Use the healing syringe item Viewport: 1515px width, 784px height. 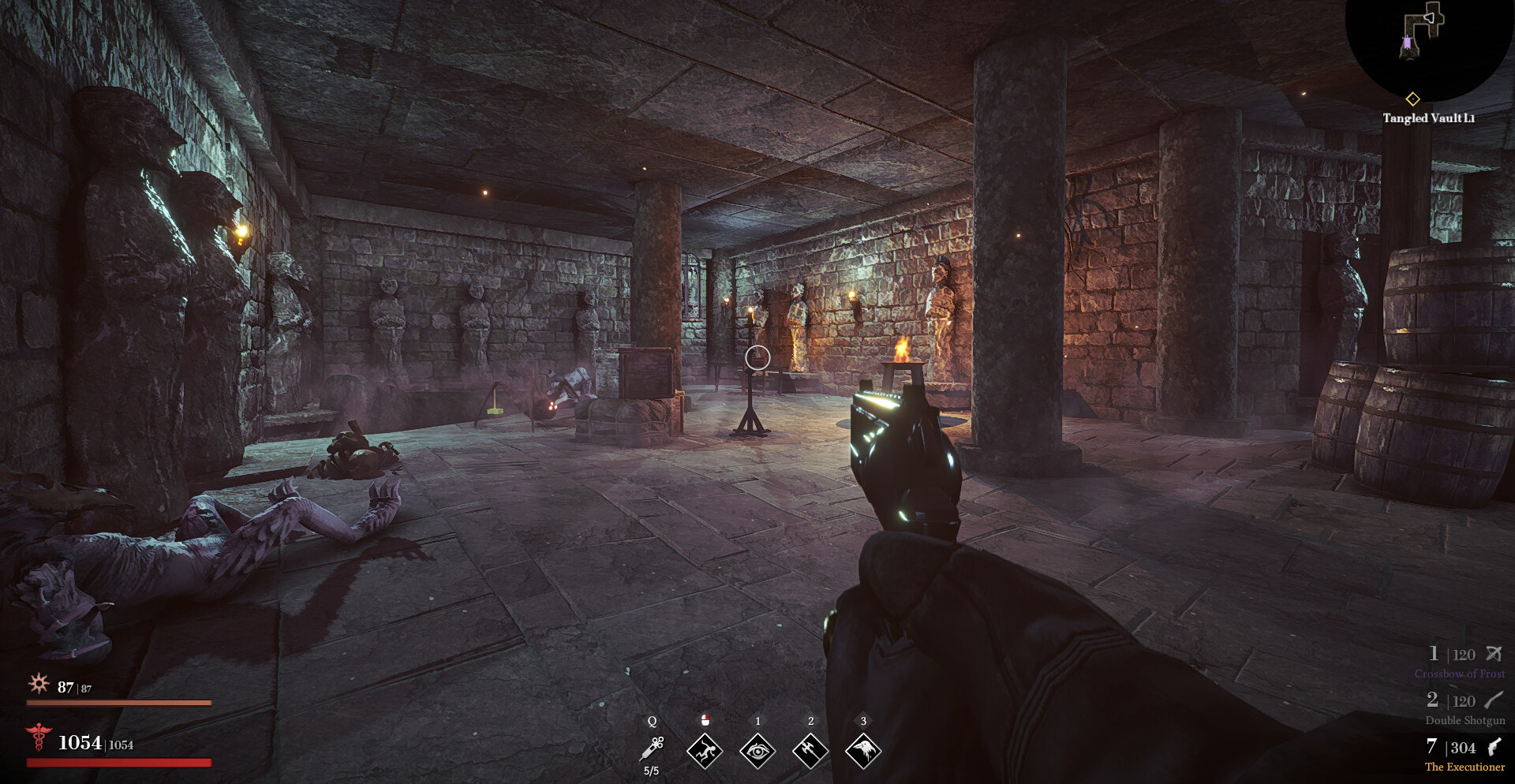coord(653,748)
